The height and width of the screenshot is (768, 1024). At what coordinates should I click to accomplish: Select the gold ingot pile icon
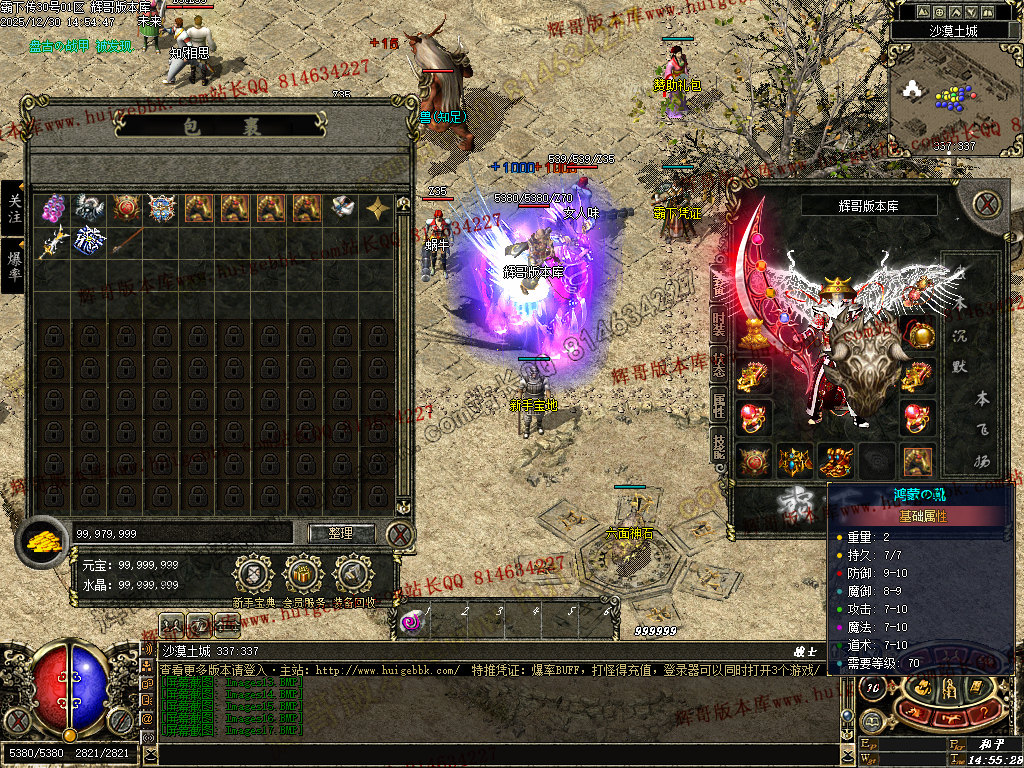[42, 539]
